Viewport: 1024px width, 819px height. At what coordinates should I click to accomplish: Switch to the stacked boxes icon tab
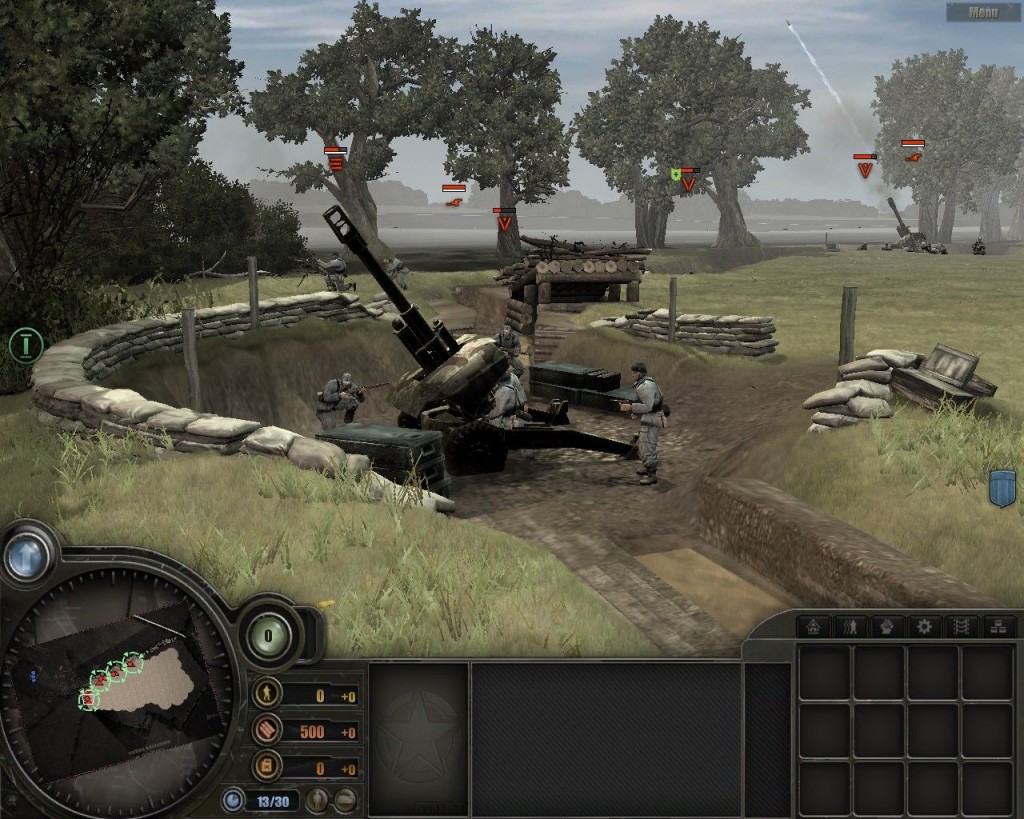(997, 627)
